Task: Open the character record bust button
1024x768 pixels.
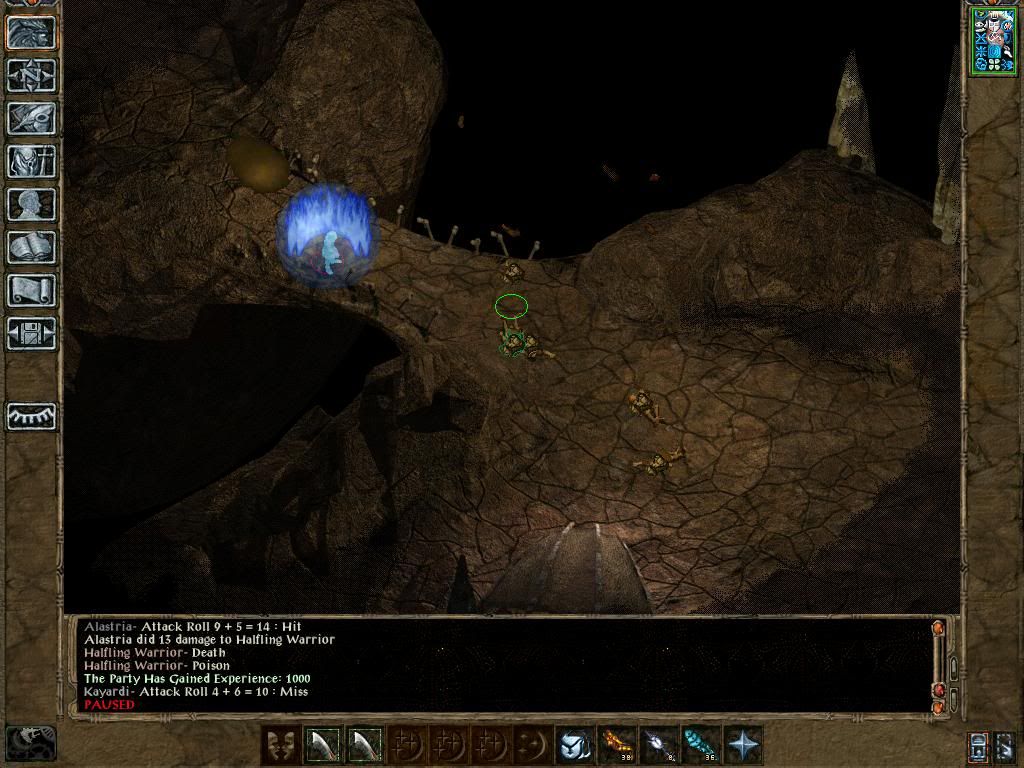Action: (x=31, y=204)
